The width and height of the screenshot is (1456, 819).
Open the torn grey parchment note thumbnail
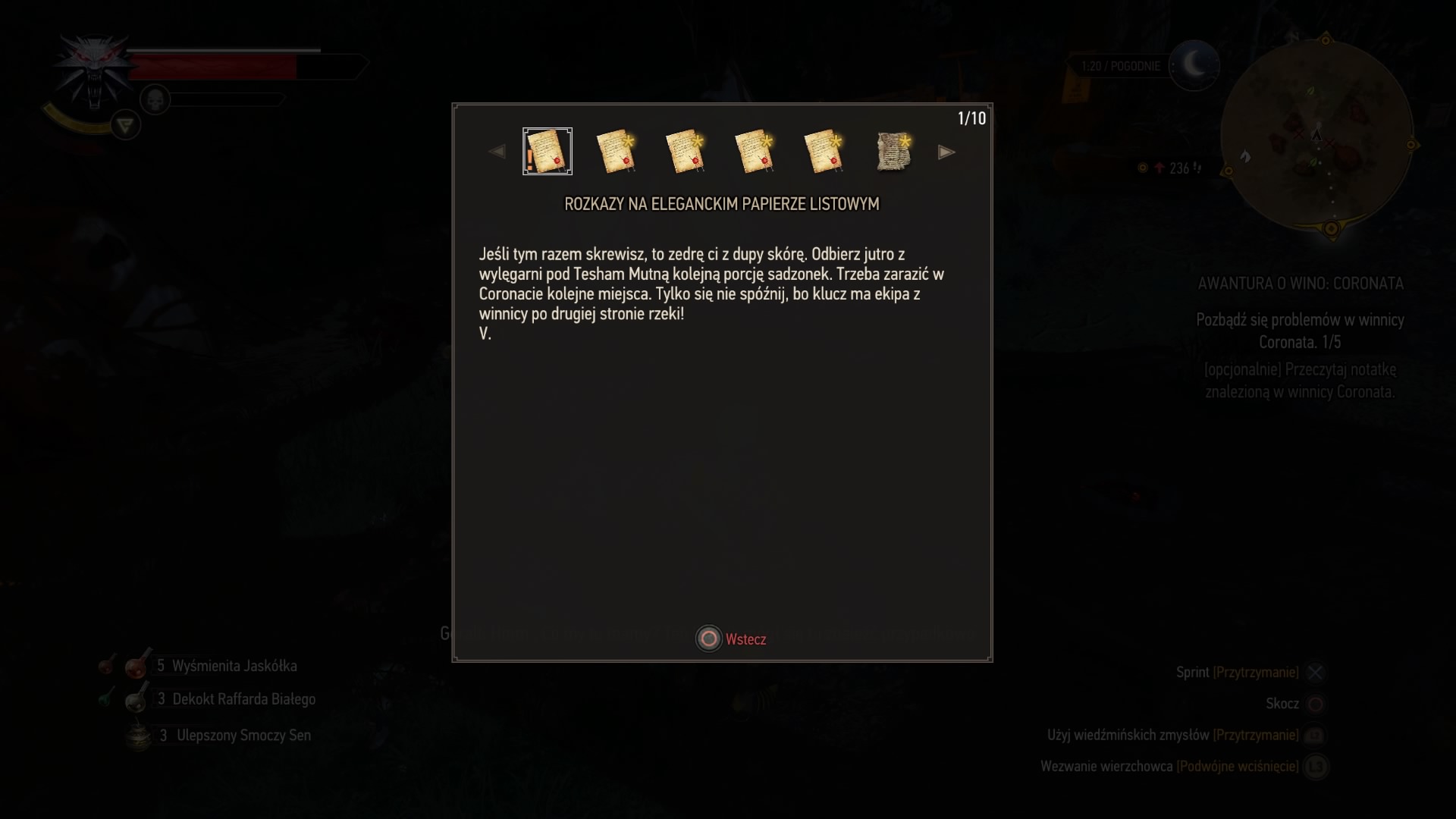893,152
